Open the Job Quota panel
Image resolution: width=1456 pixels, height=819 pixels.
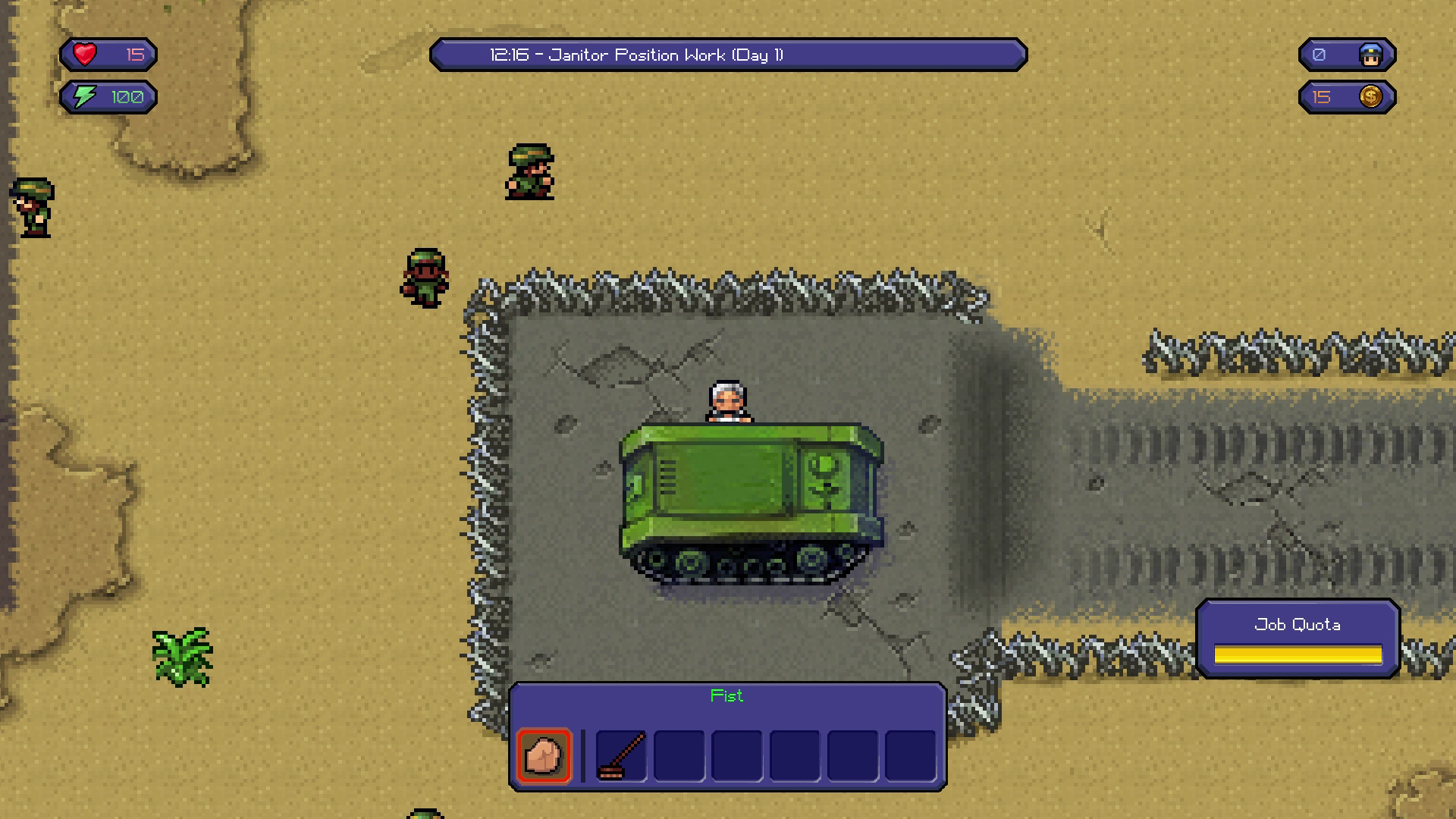click(x=1298, y=639)
